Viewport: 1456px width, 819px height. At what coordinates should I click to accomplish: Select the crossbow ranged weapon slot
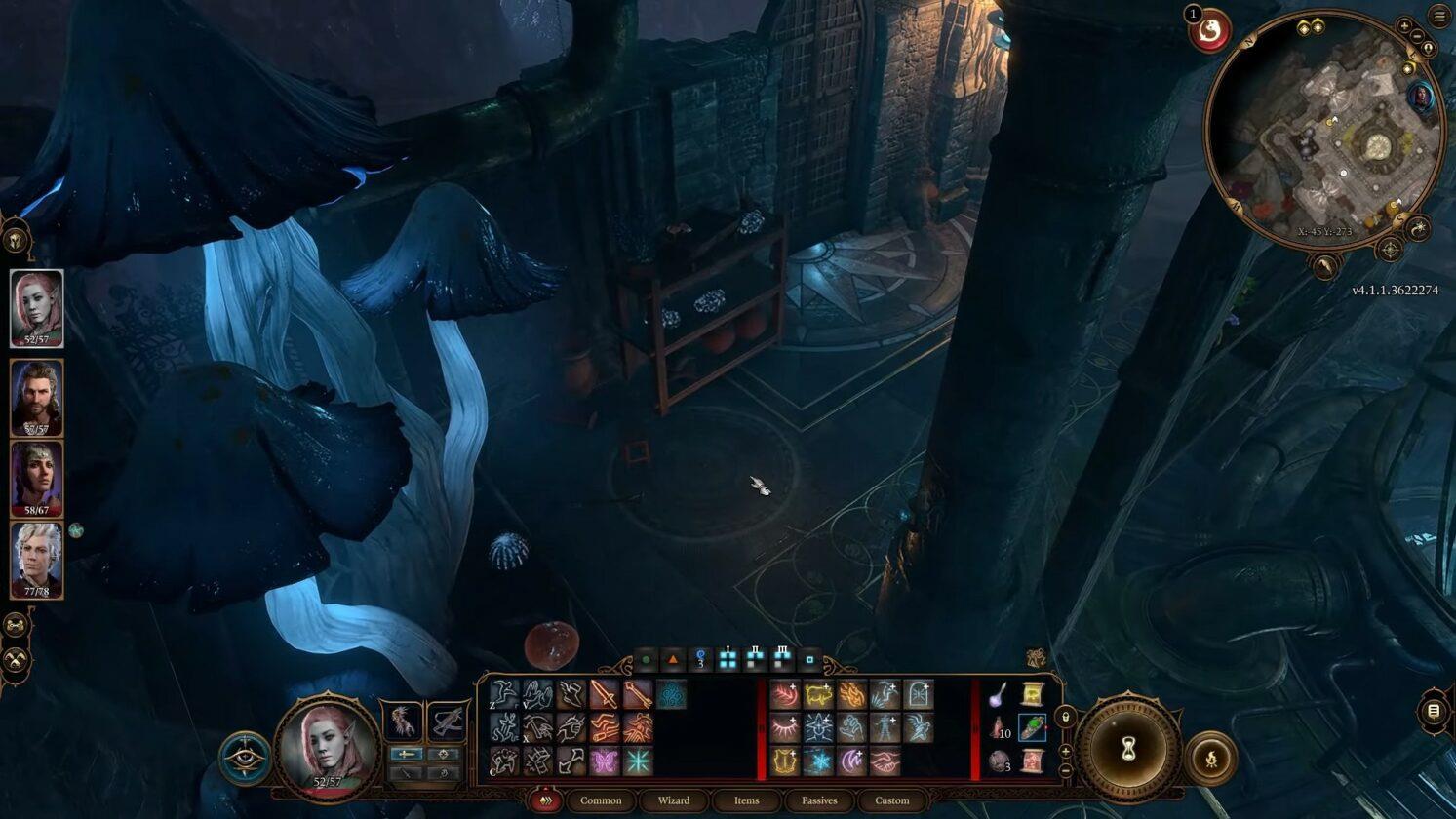pyautogui.click(x=448, y=721)
